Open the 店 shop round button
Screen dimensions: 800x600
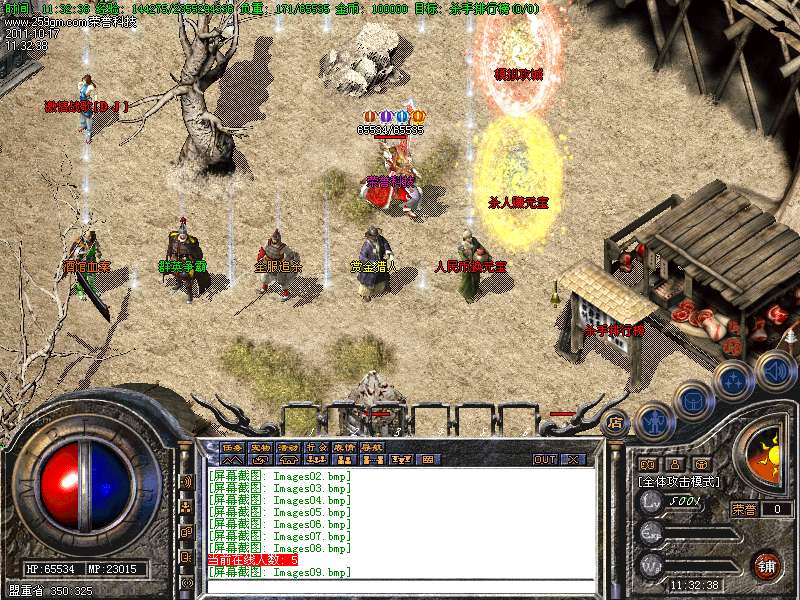(615, 422)
